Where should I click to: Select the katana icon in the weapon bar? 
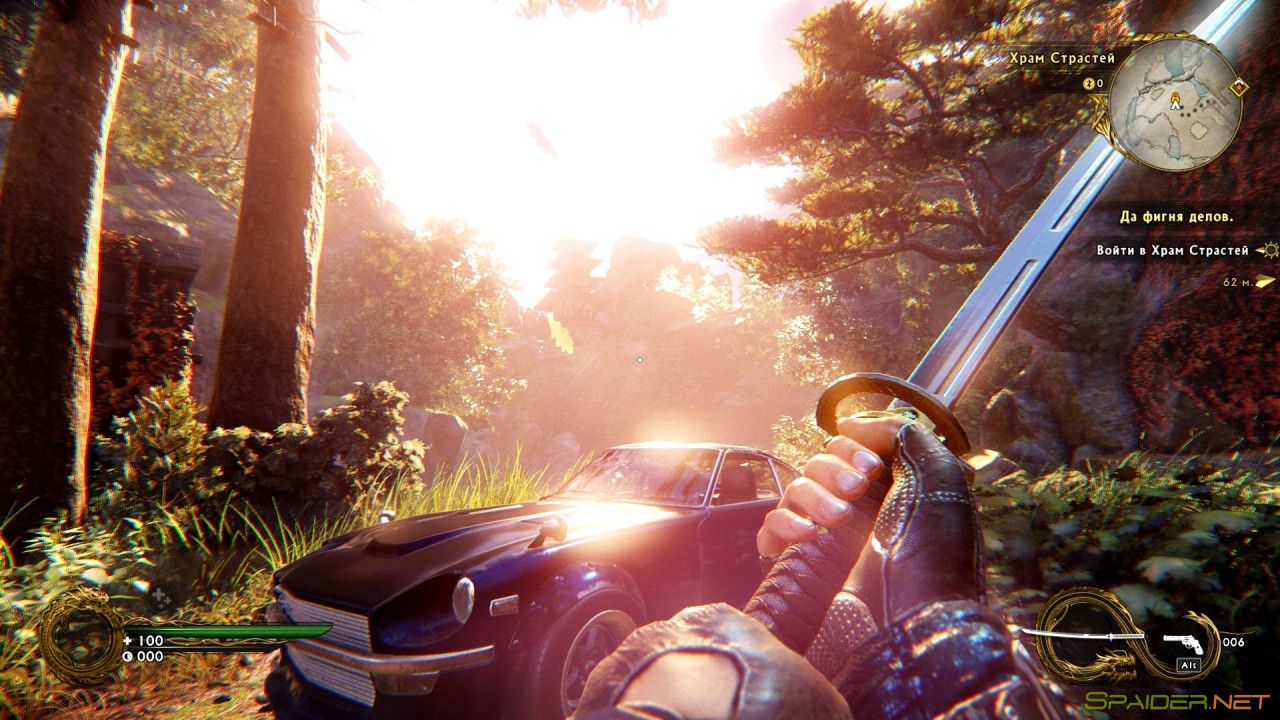click(x=1083, y=636)
